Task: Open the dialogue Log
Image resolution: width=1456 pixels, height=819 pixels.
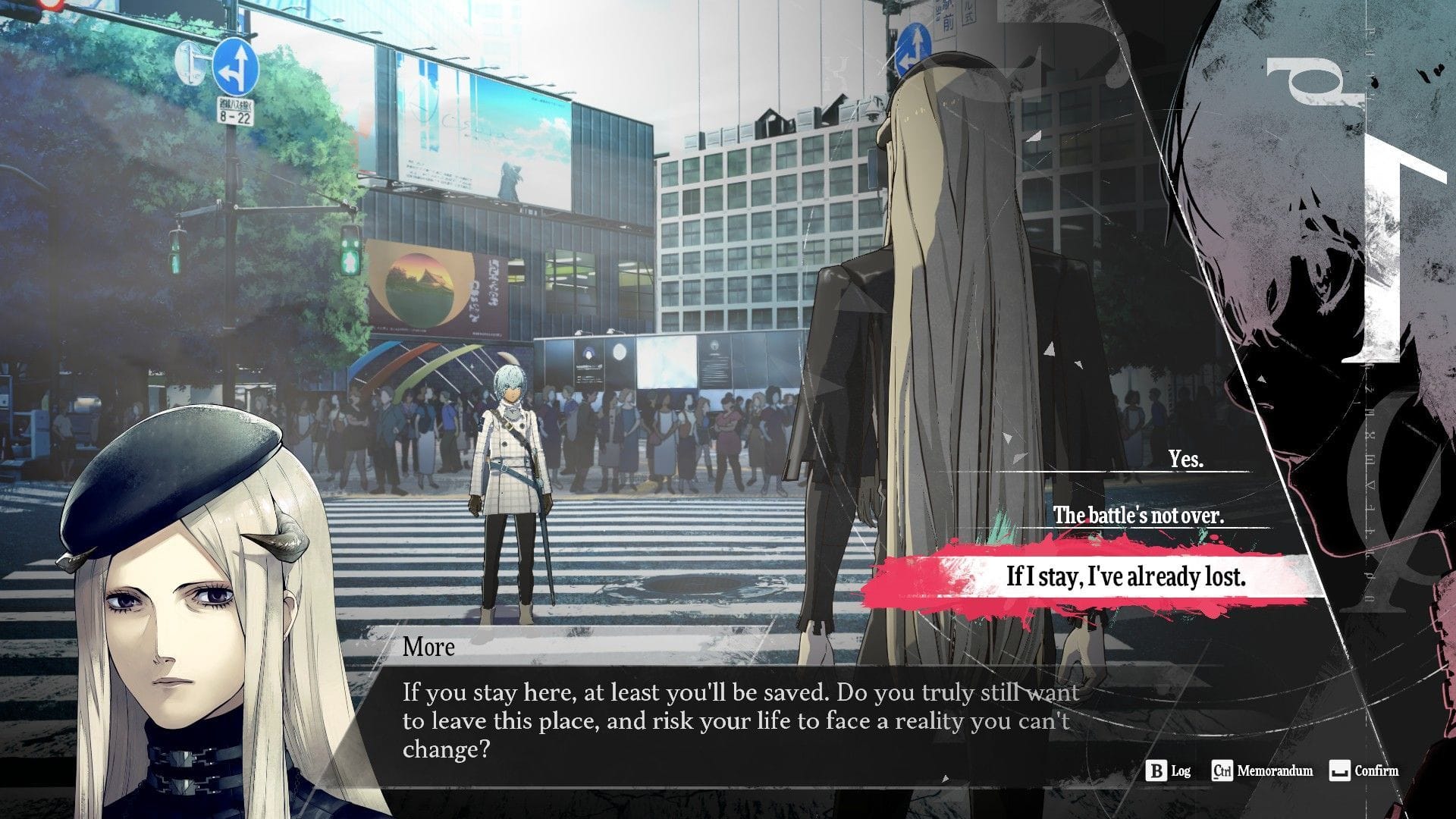Action: [1169, 771]
